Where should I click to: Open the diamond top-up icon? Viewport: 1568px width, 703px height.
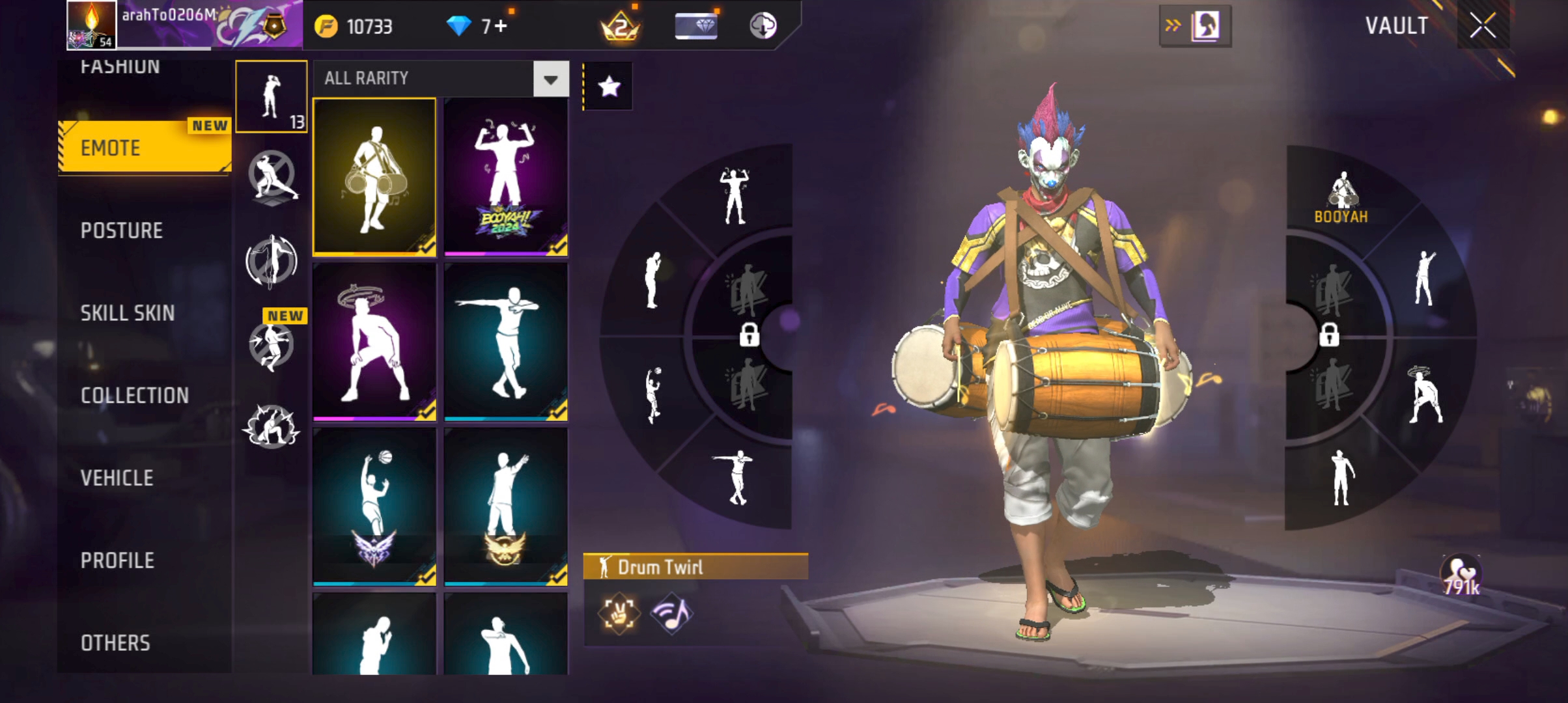tap(458, 26)
